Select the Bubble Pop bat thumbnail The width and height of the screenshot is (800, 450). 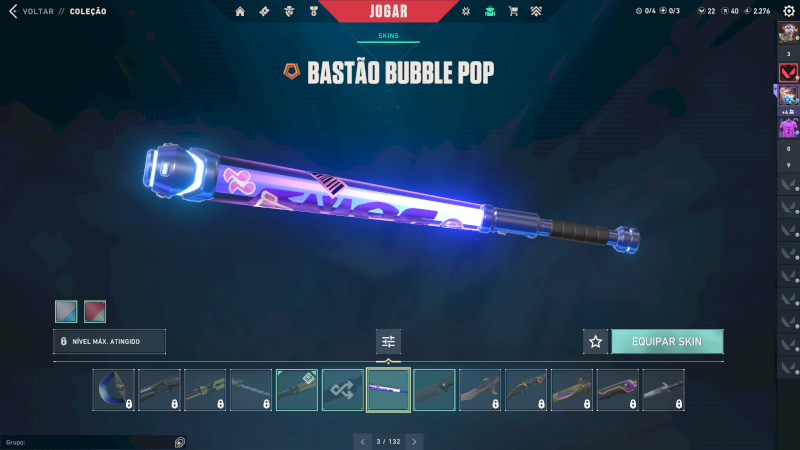[x=388, y=390]
